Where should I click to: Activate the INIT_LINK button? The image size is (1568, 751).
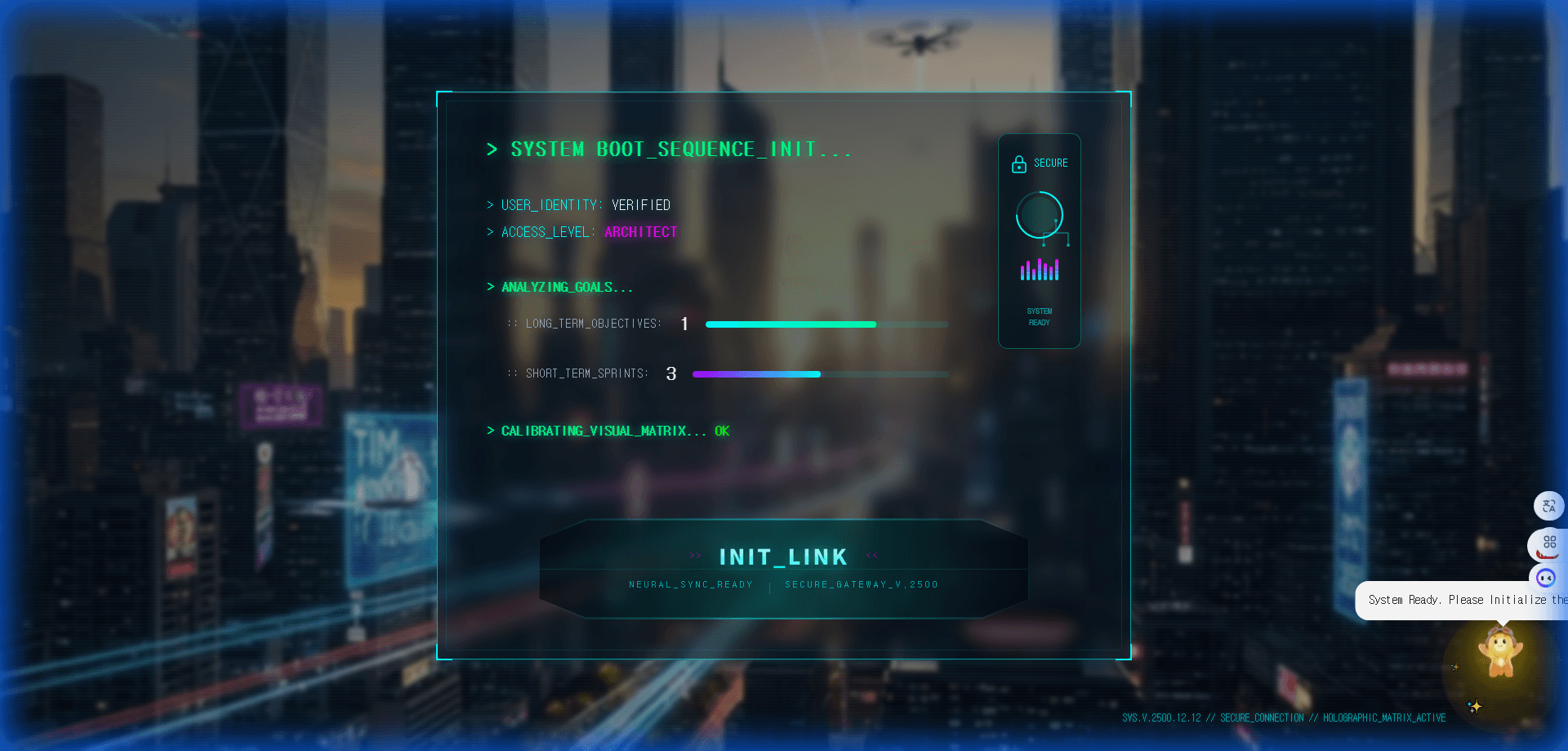click(x=783, y=567)
